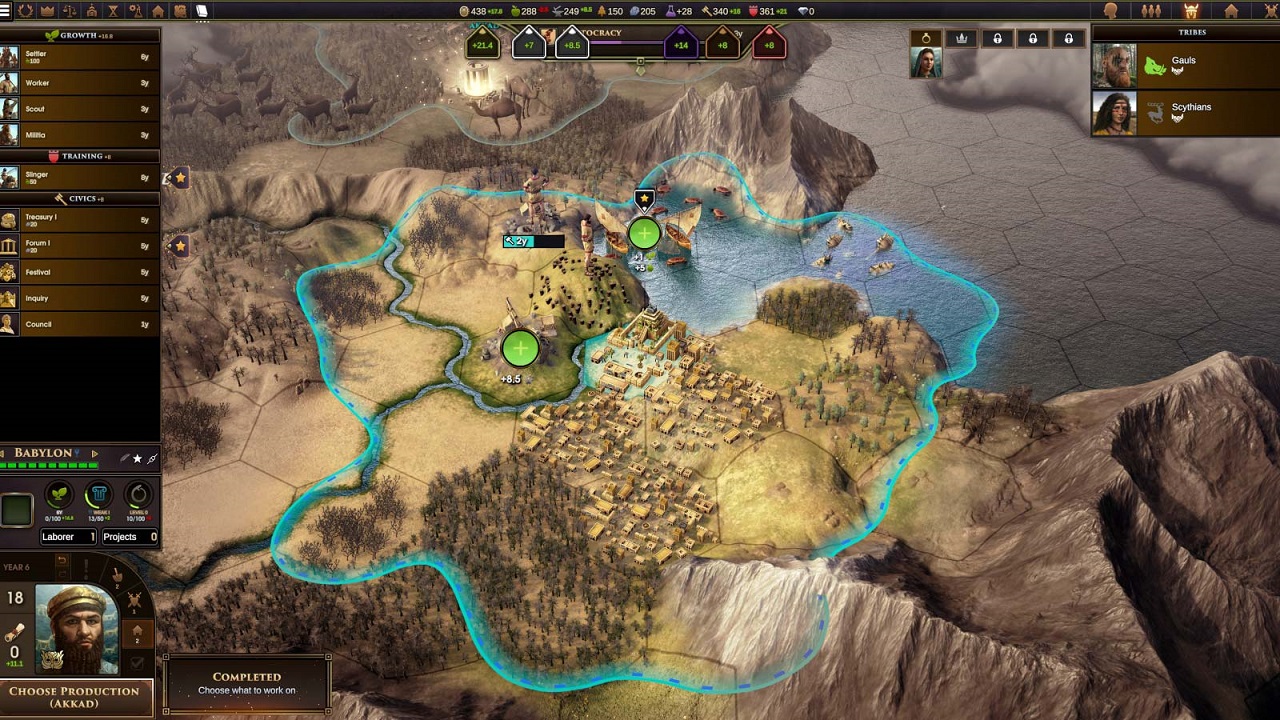Select the spouse portrait under the ring icon
The width and height of the screenshot is (1280, 720).
tap(925, 62)
